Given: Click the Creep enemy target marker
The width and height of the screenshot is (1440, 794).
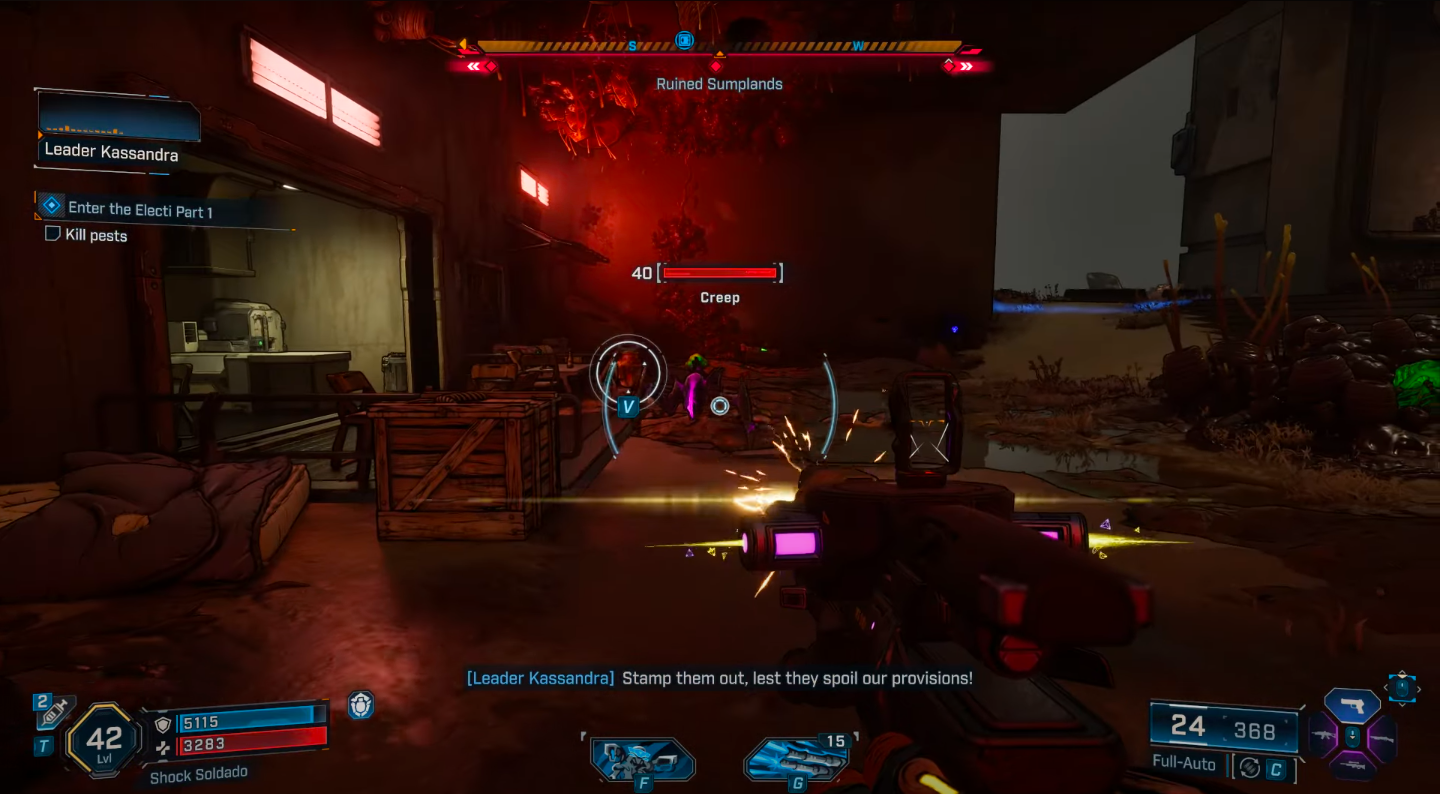Looking at the screenshot, I should (x=628, y=375).
